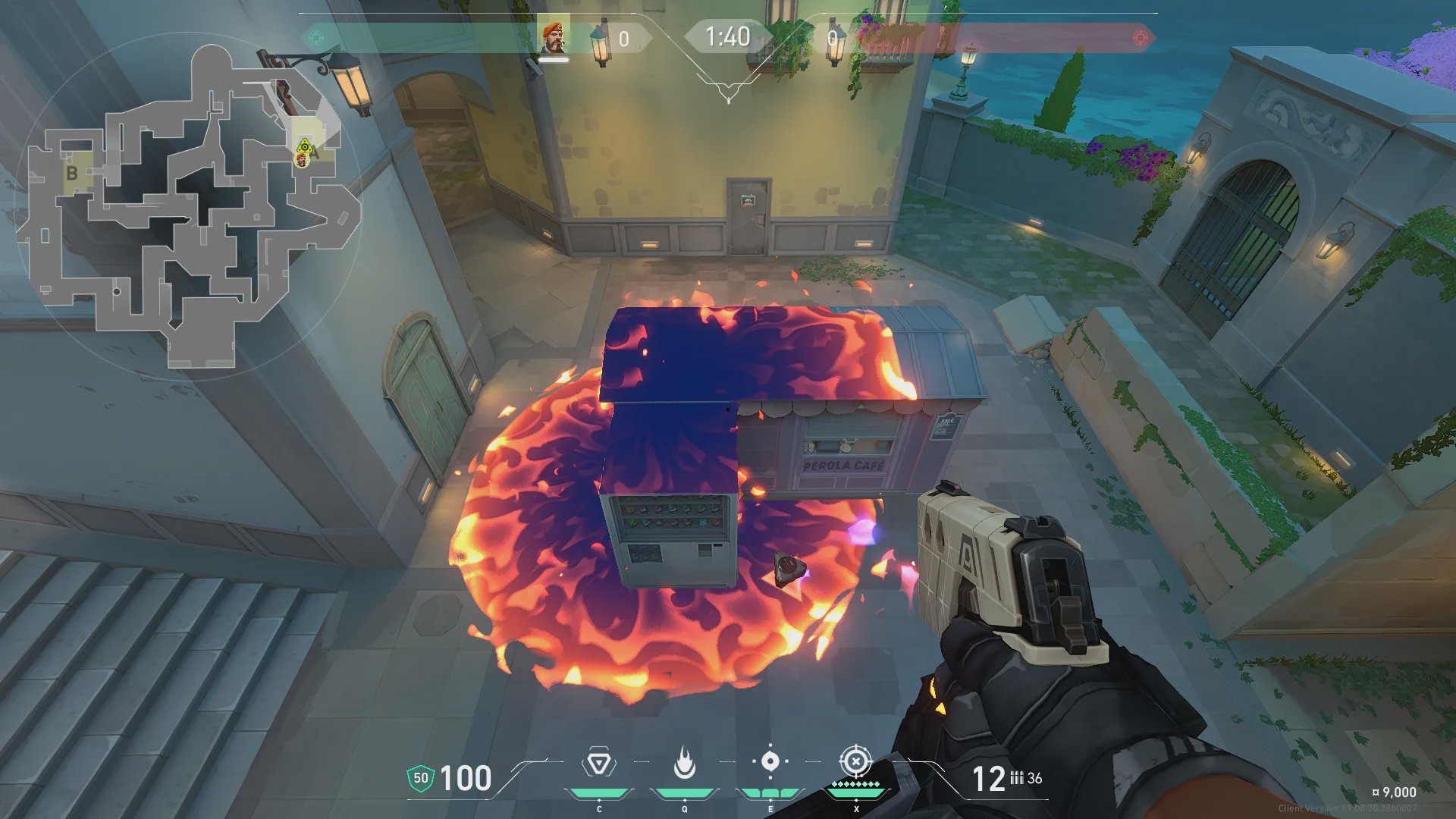Click the player agent marker on the minimap
Screen dimensions: 1456x819
tap(303, 160)
